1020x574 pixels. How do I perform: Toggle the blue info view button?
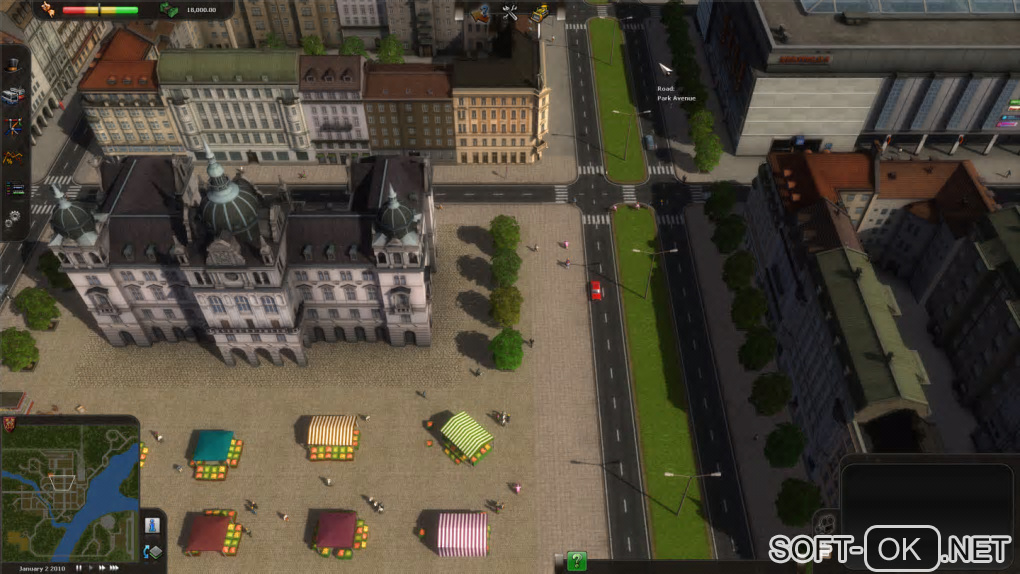pyautogui.click(x=153, y=524)
